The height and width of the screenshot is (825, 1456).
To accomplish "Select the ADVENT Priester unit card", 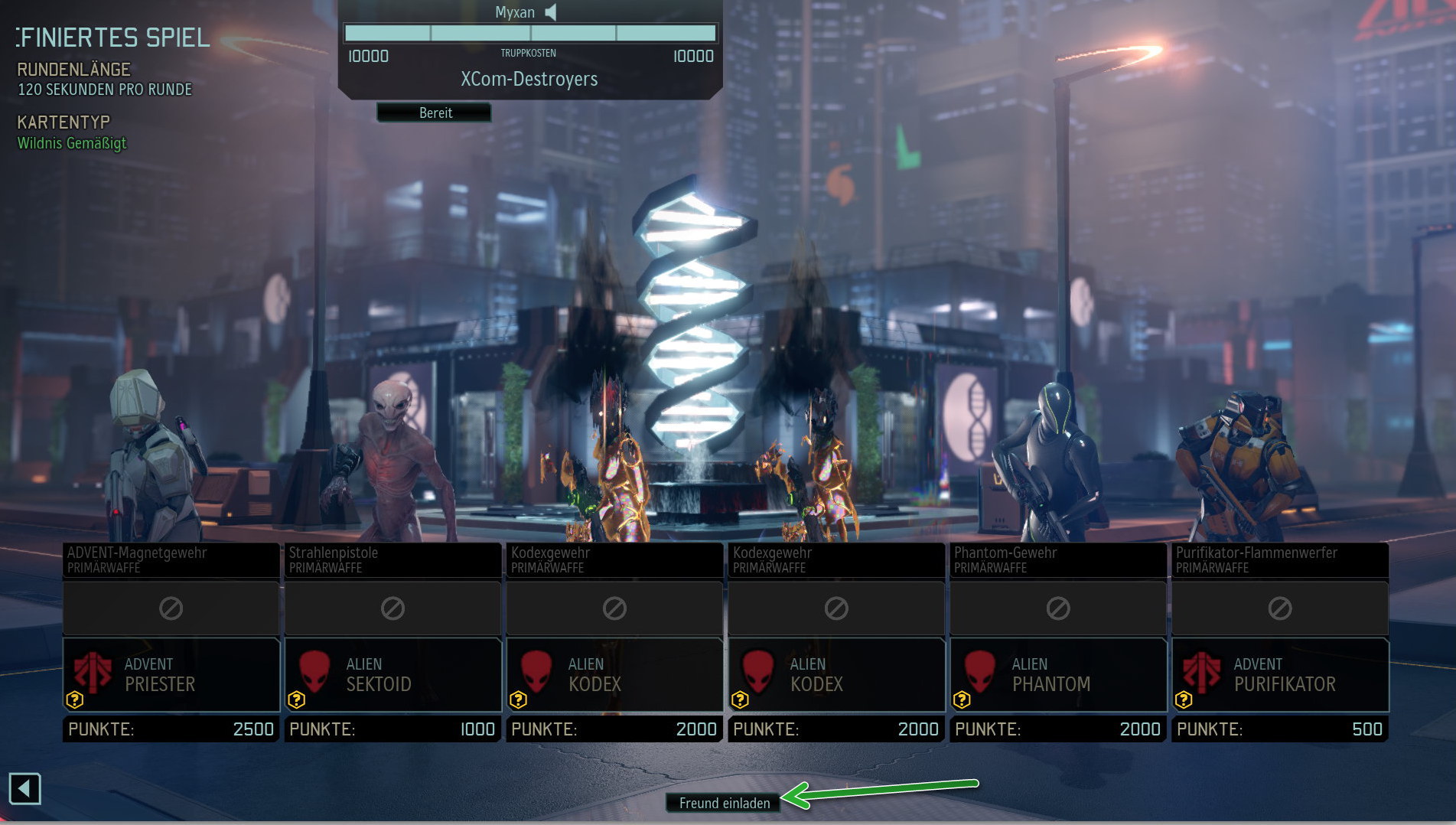I will point(171,674).
